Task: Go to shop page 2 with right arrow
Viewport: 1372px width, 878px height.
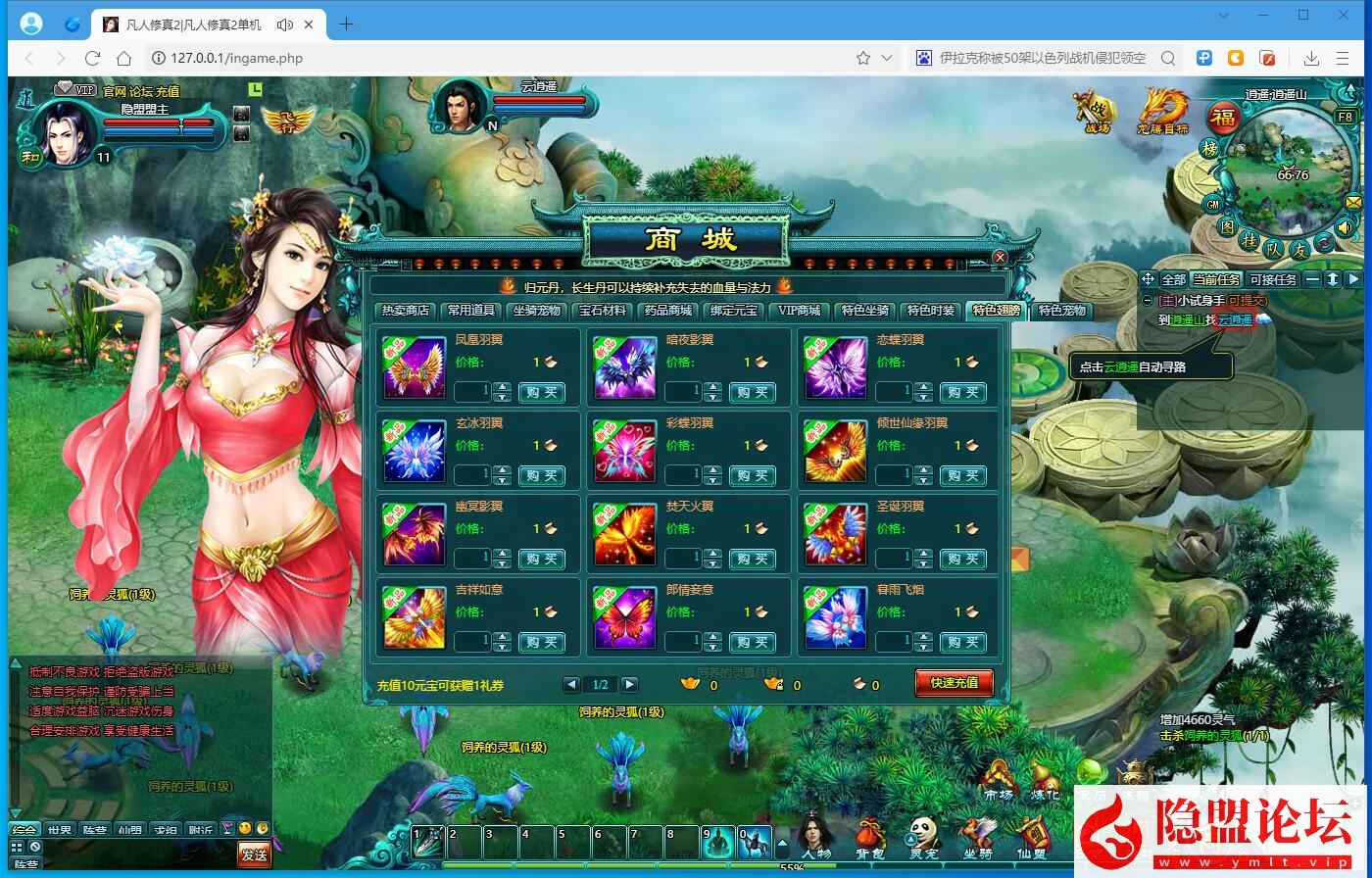Action: click(630, 685)
